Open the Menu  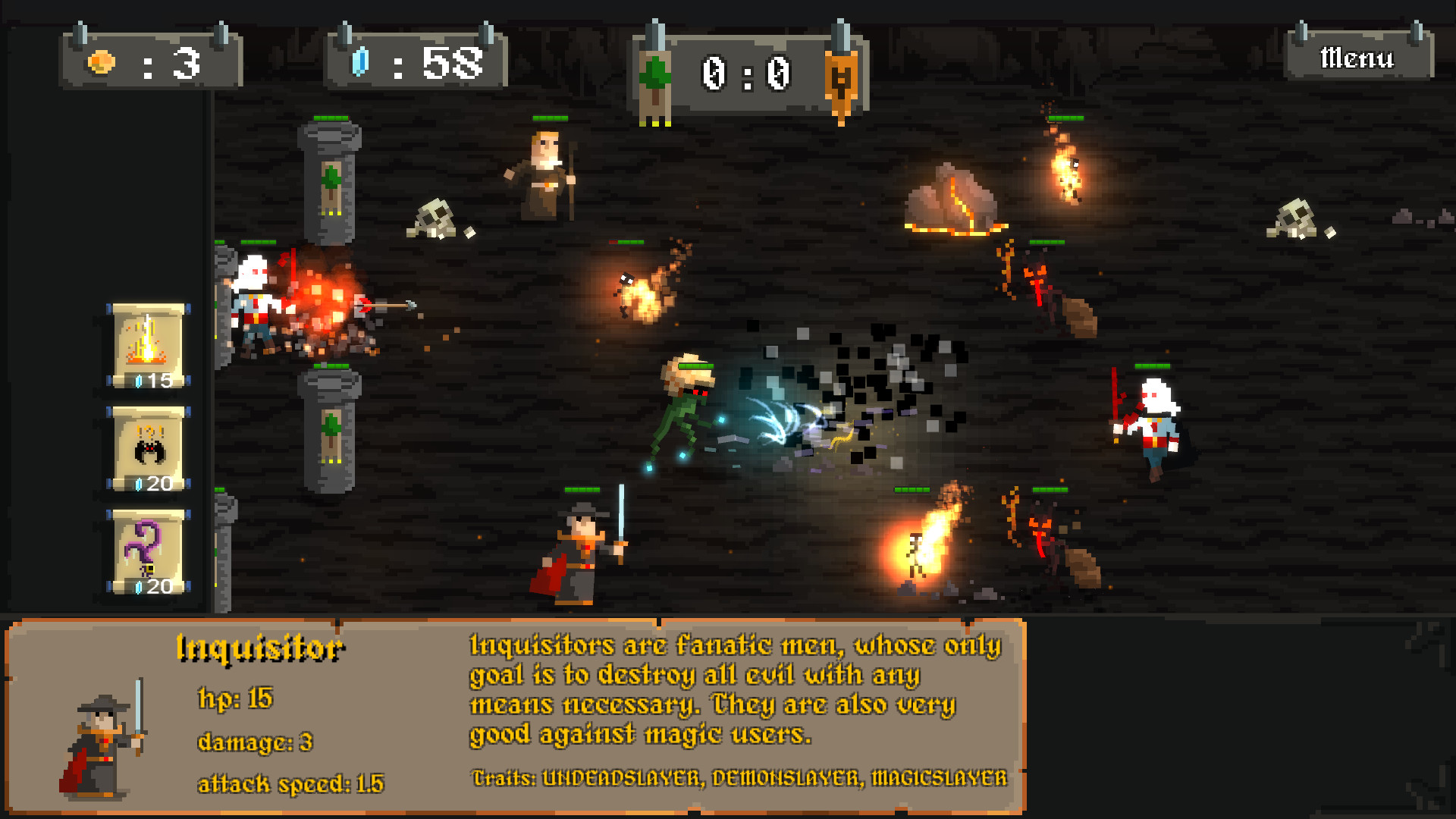pyautogui.click(x=1357, y=57)
